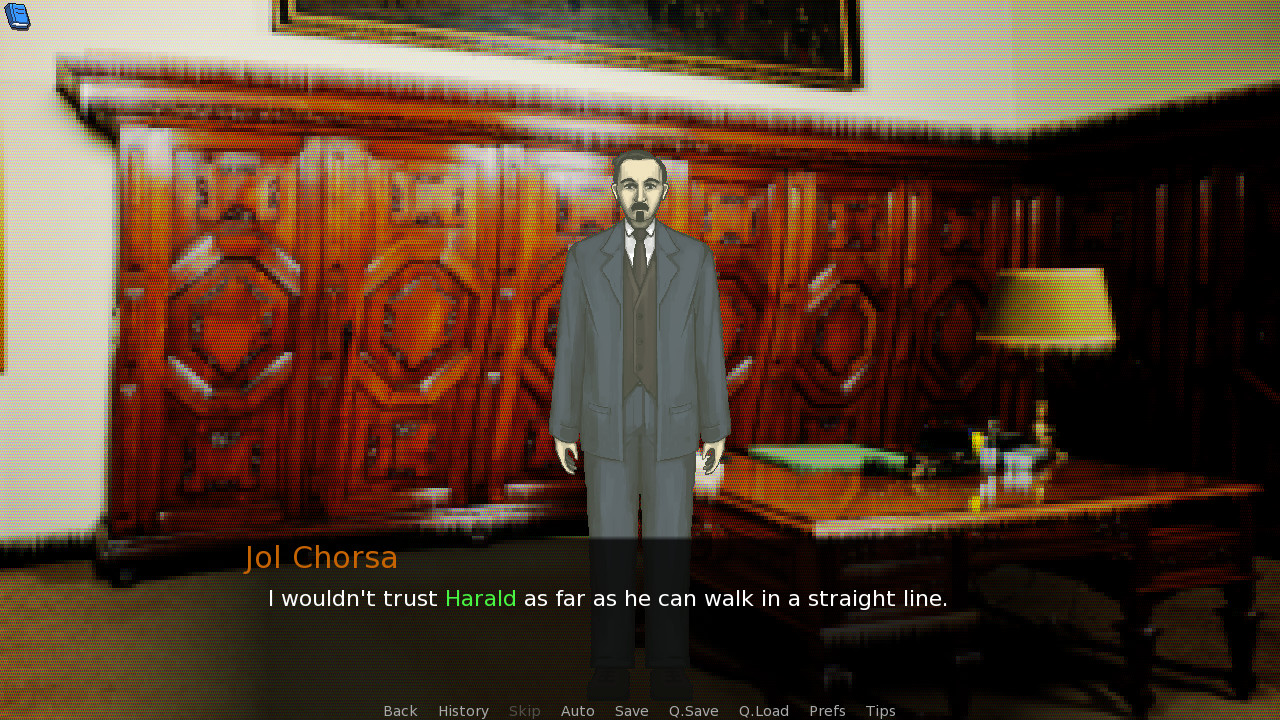
Task: Show the Tips screen
Action: click(880, 710)
